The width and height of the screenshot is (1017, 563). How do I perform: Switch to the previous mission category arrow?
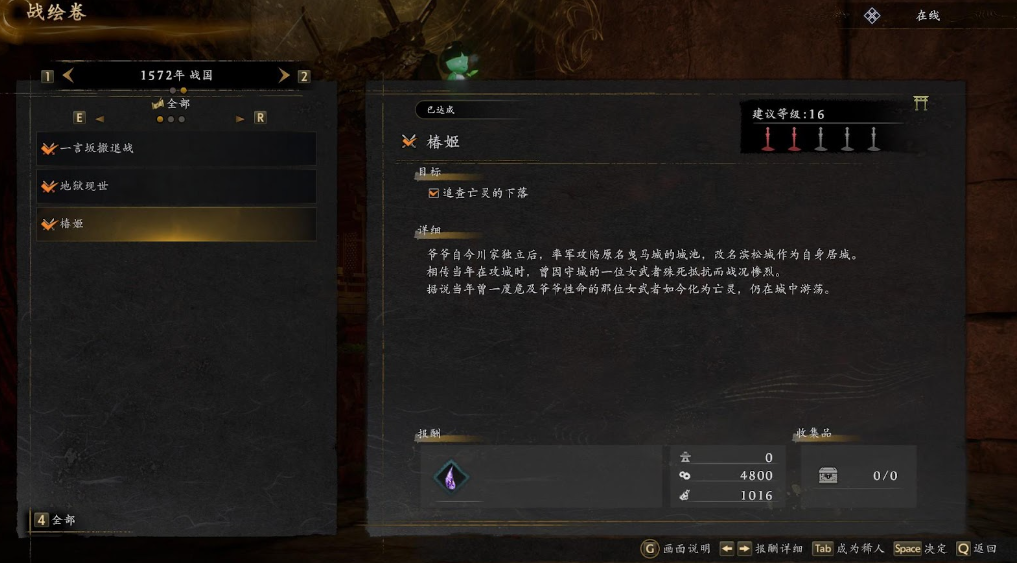100,118
